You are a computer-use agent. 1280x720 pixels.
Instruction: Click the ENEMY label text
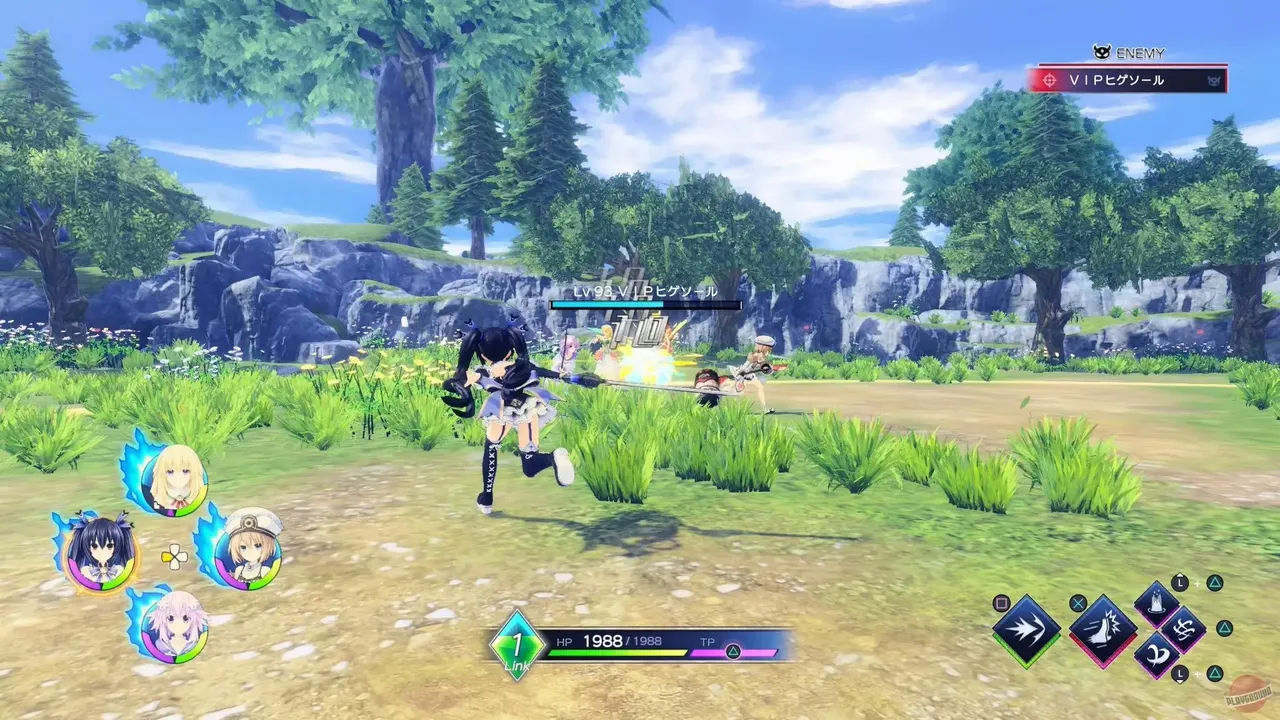1140,53
